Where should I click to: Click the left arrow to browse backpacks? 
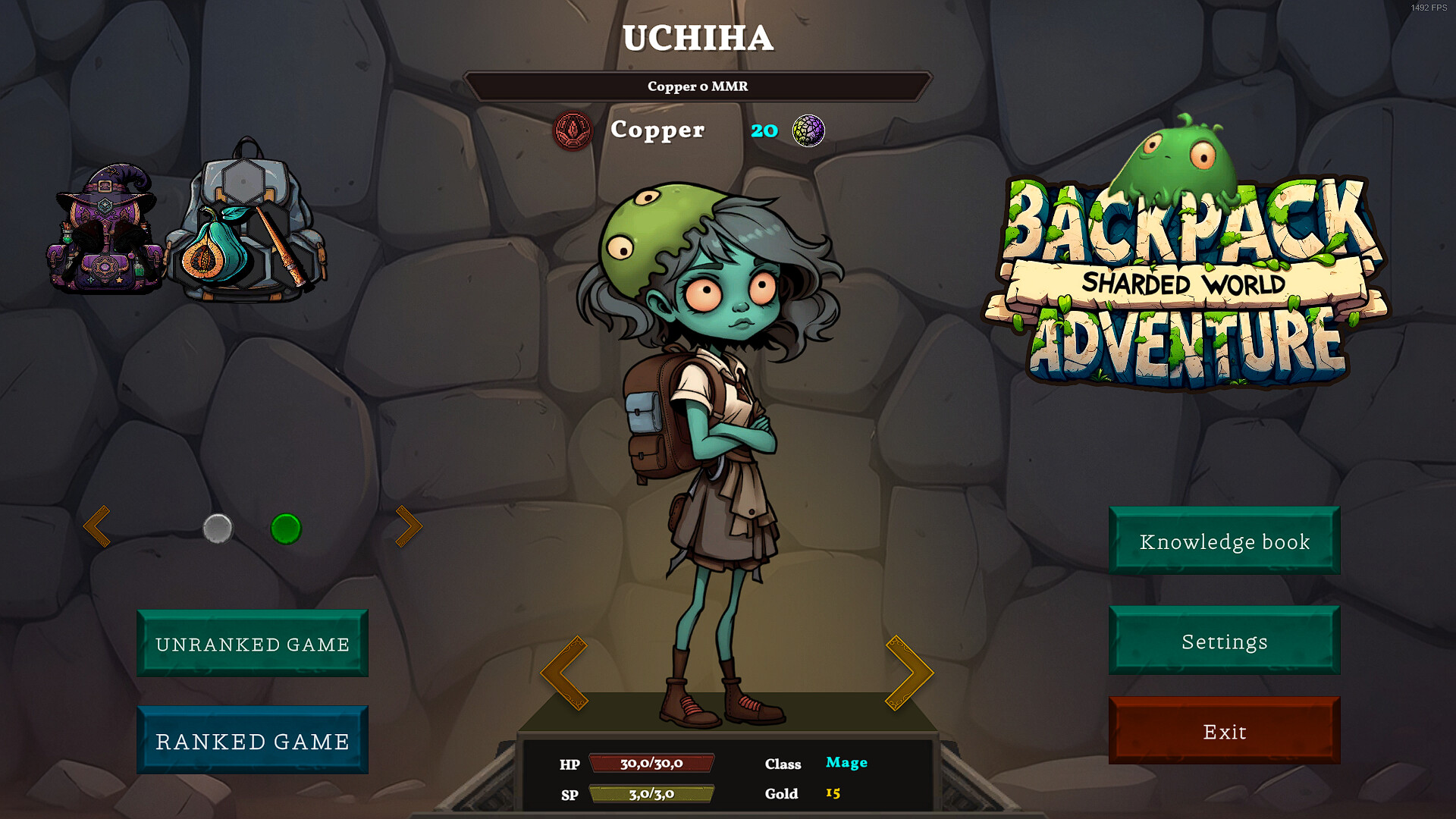pos(99,526)
